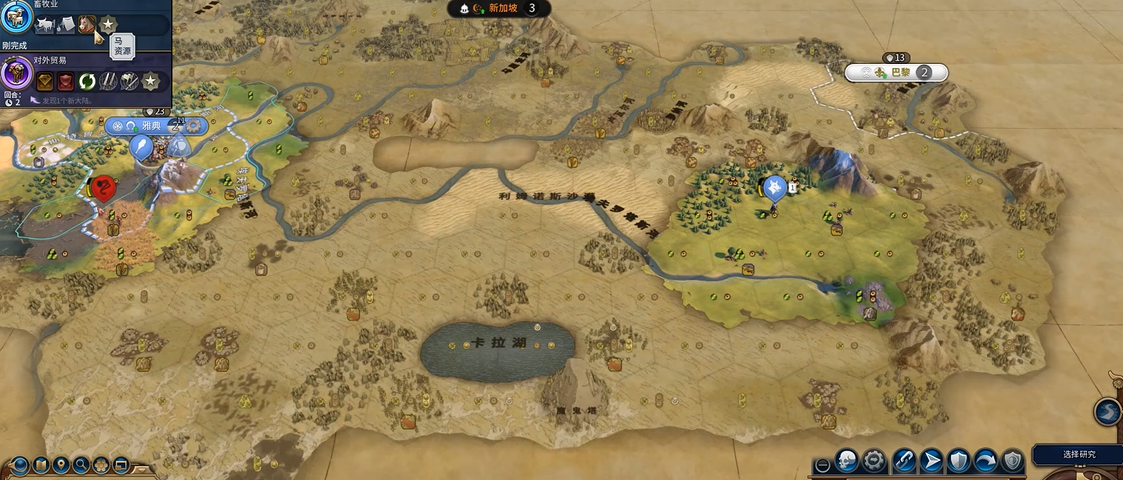Select the horse resource icon
The height and width of the screenshot is (480, 1123).
point(87,24)
